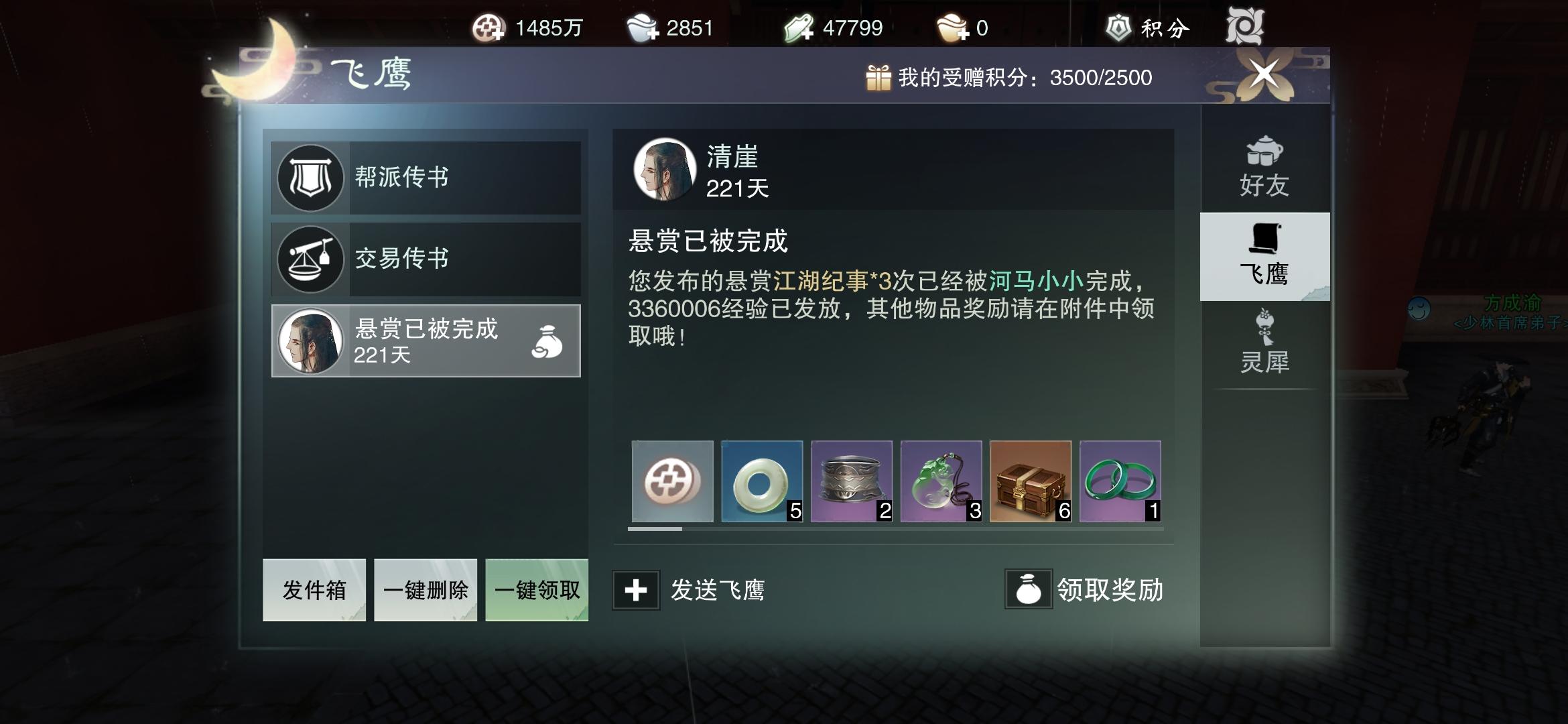This screenshot has width=1568, height=724.
Task: Select the 悬赏已被完成 mail entry
Action: 424,341
